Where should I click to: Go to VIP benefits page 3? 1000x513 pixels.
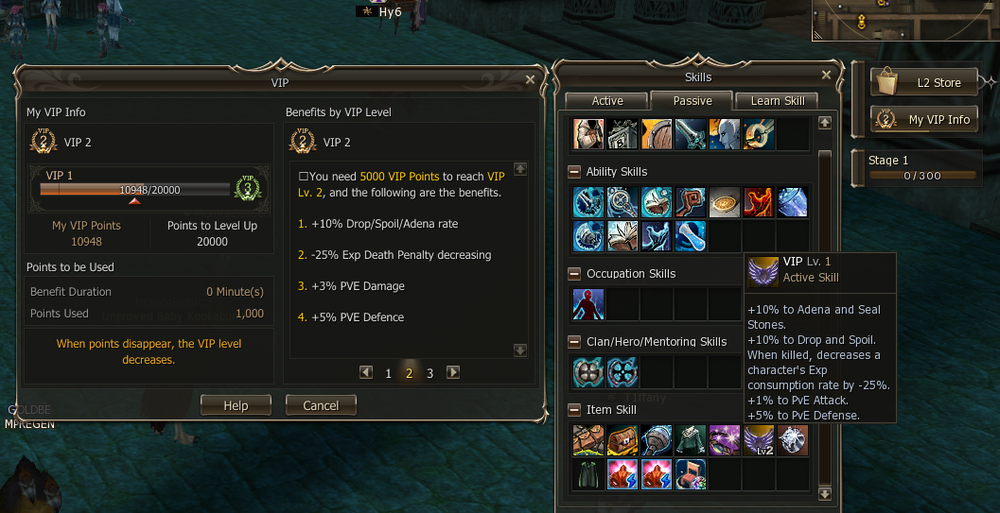[430, 373]
